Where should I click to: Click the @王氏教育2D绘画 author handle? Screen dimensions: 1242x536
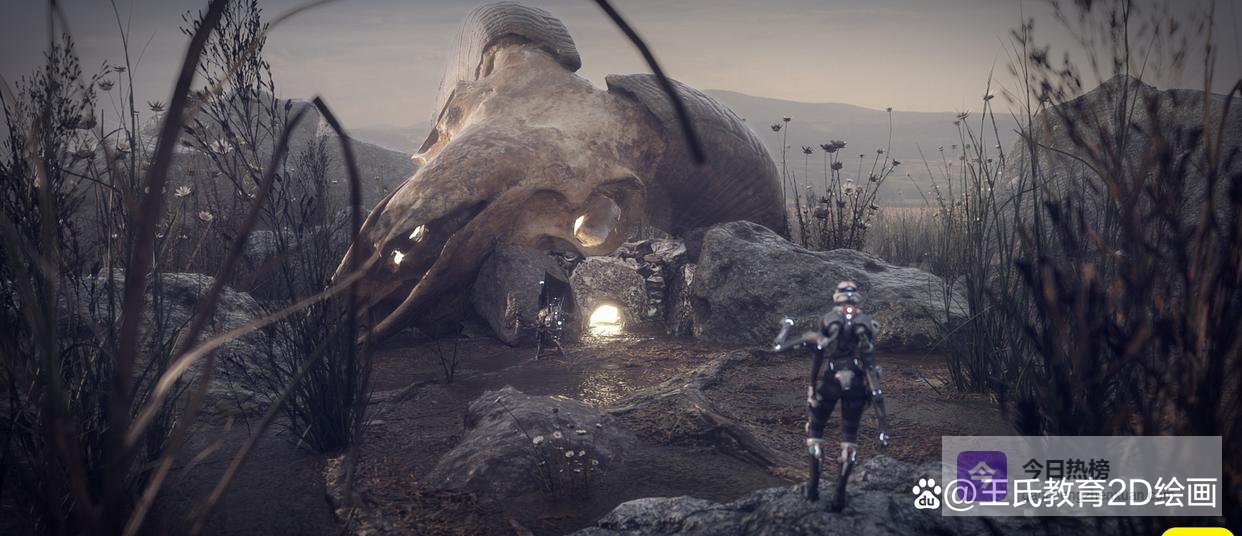click(1080, 493)
